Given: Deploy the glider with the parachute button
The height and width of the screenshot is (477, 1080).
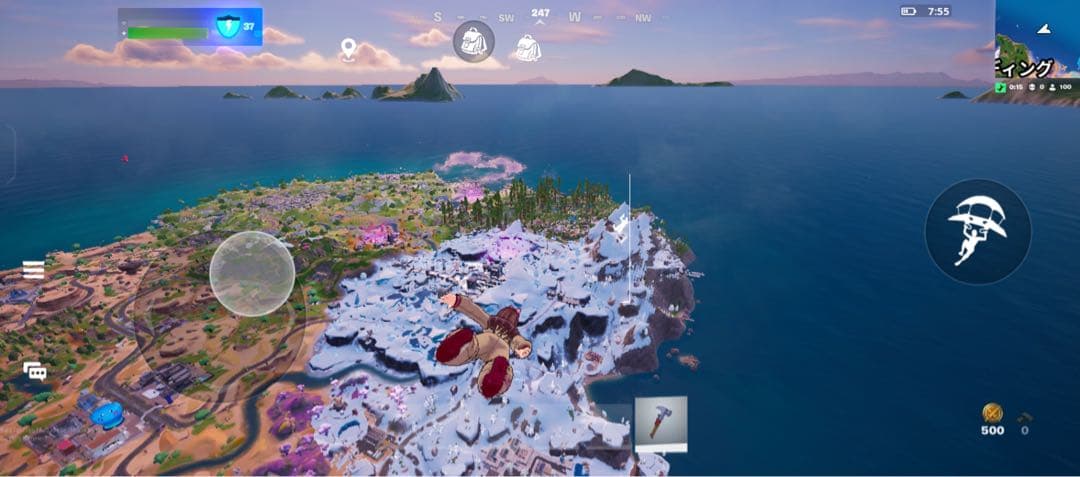Looking at the screenshot, I should [977, 231].
